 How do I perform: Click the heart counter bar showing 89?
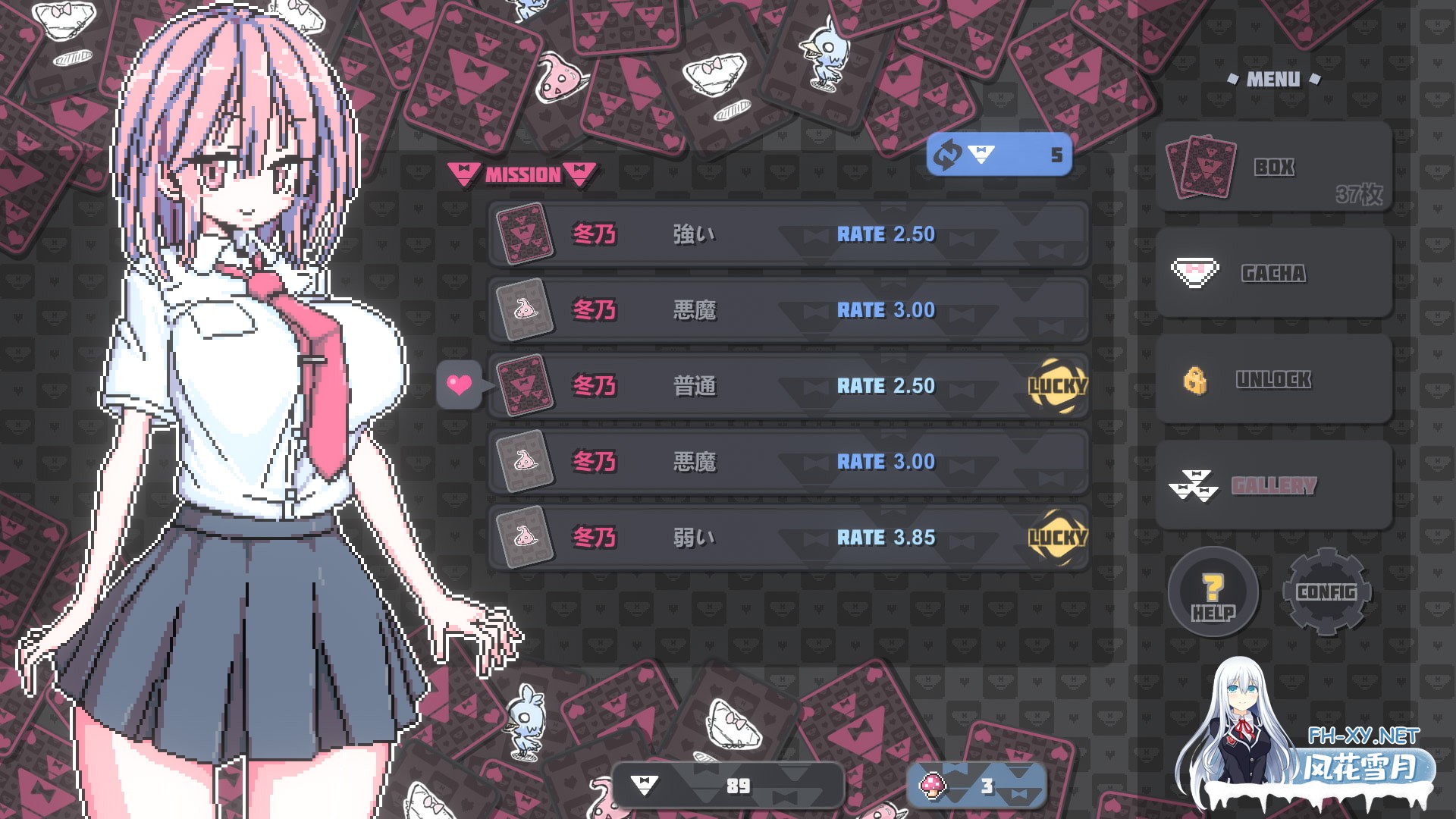[x=728, y=786]
